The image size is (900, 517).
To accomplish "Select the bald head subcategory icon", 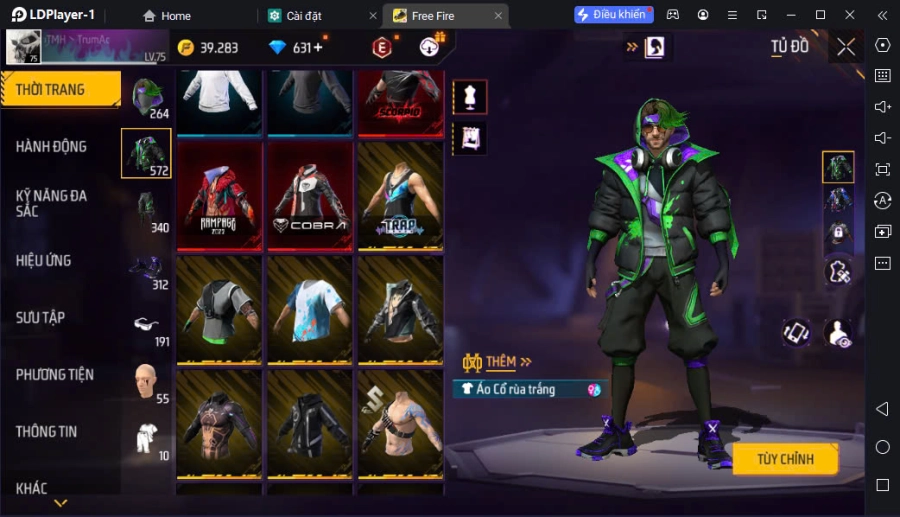I will tap(146, 381).
